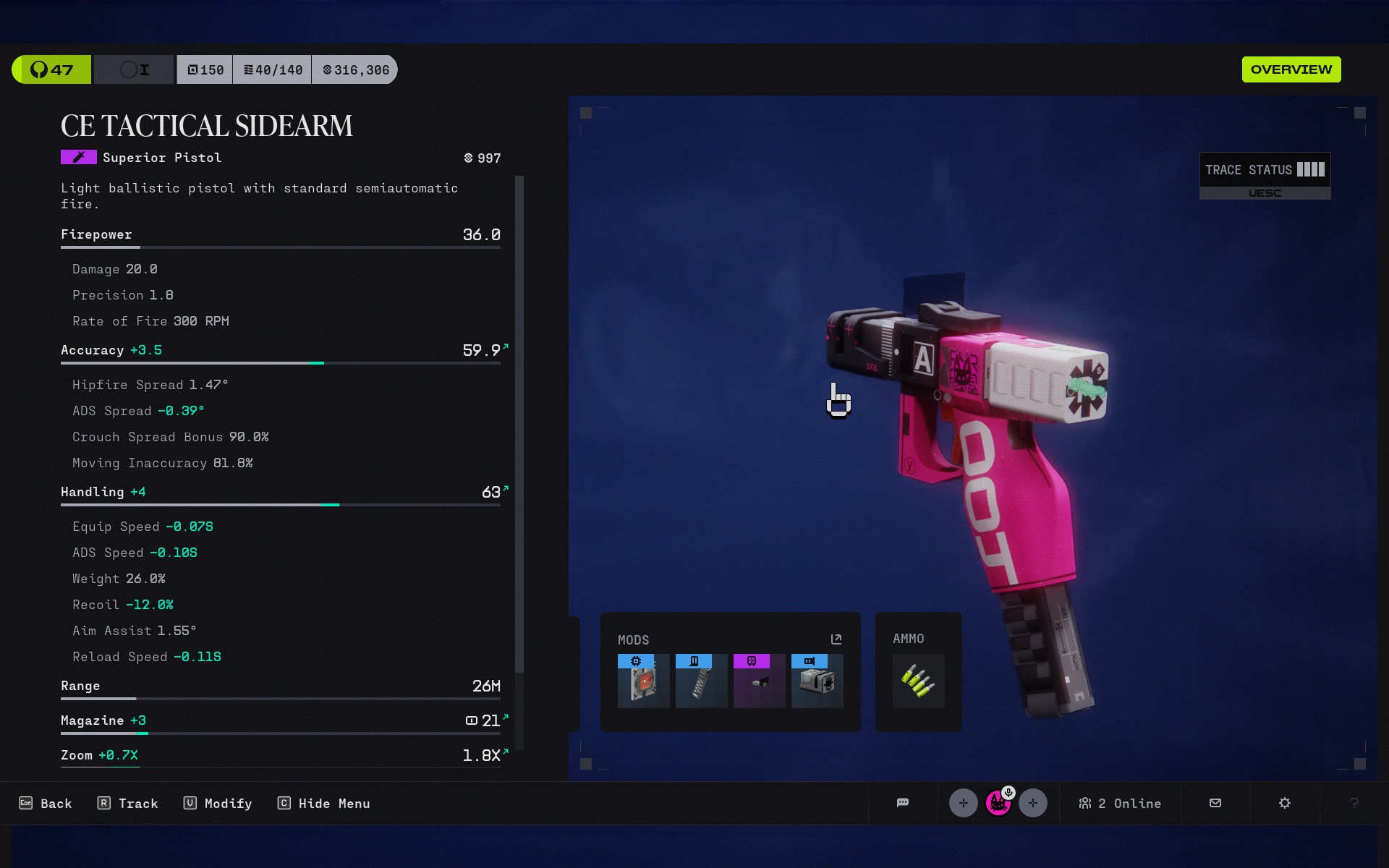The image size is (1389, 868).
Task: Click the 316,306 credits balance
Action: [355, 70]
